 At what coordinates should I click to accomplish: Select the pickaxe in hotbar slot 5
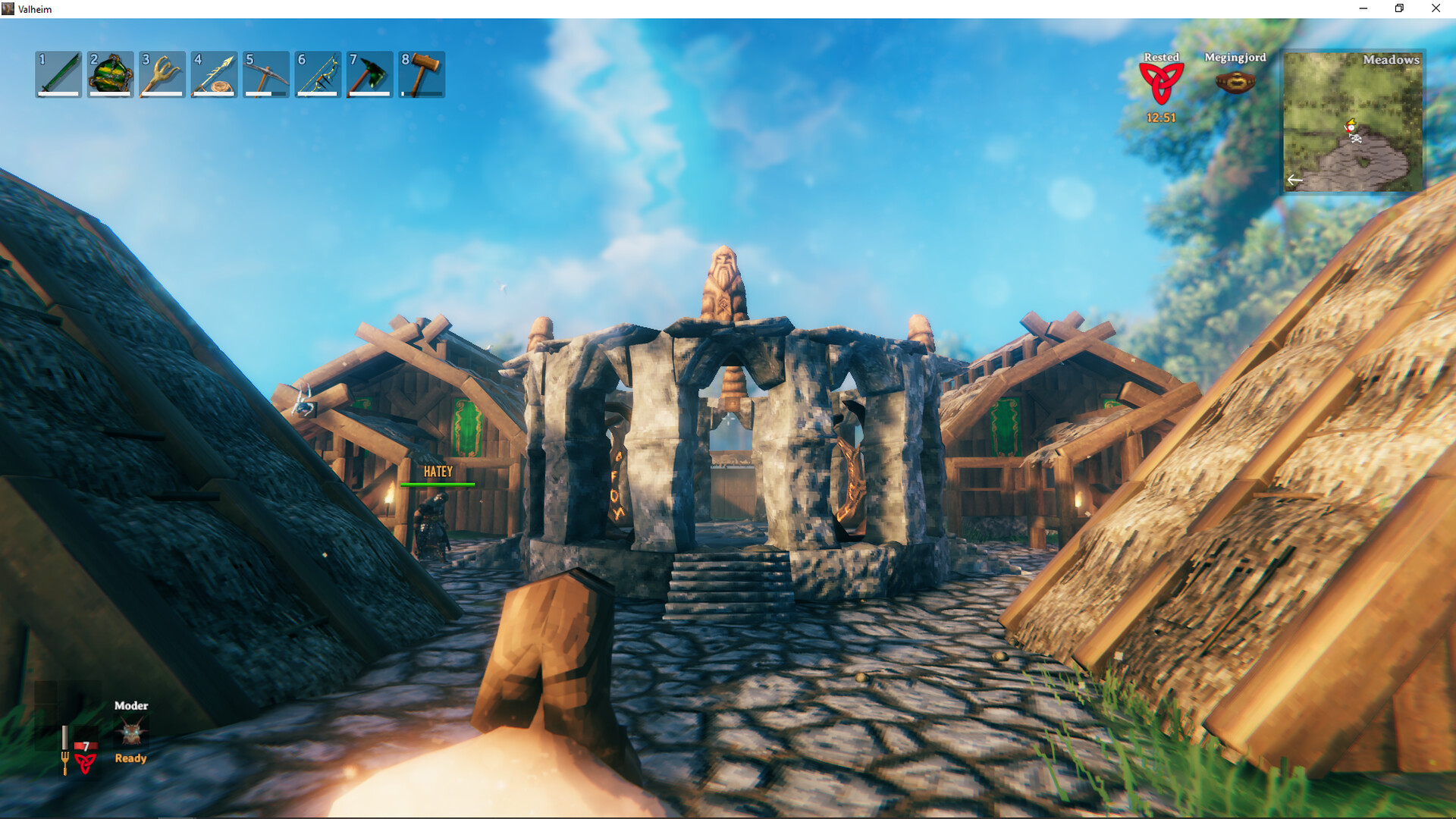(x=265, y=74)
